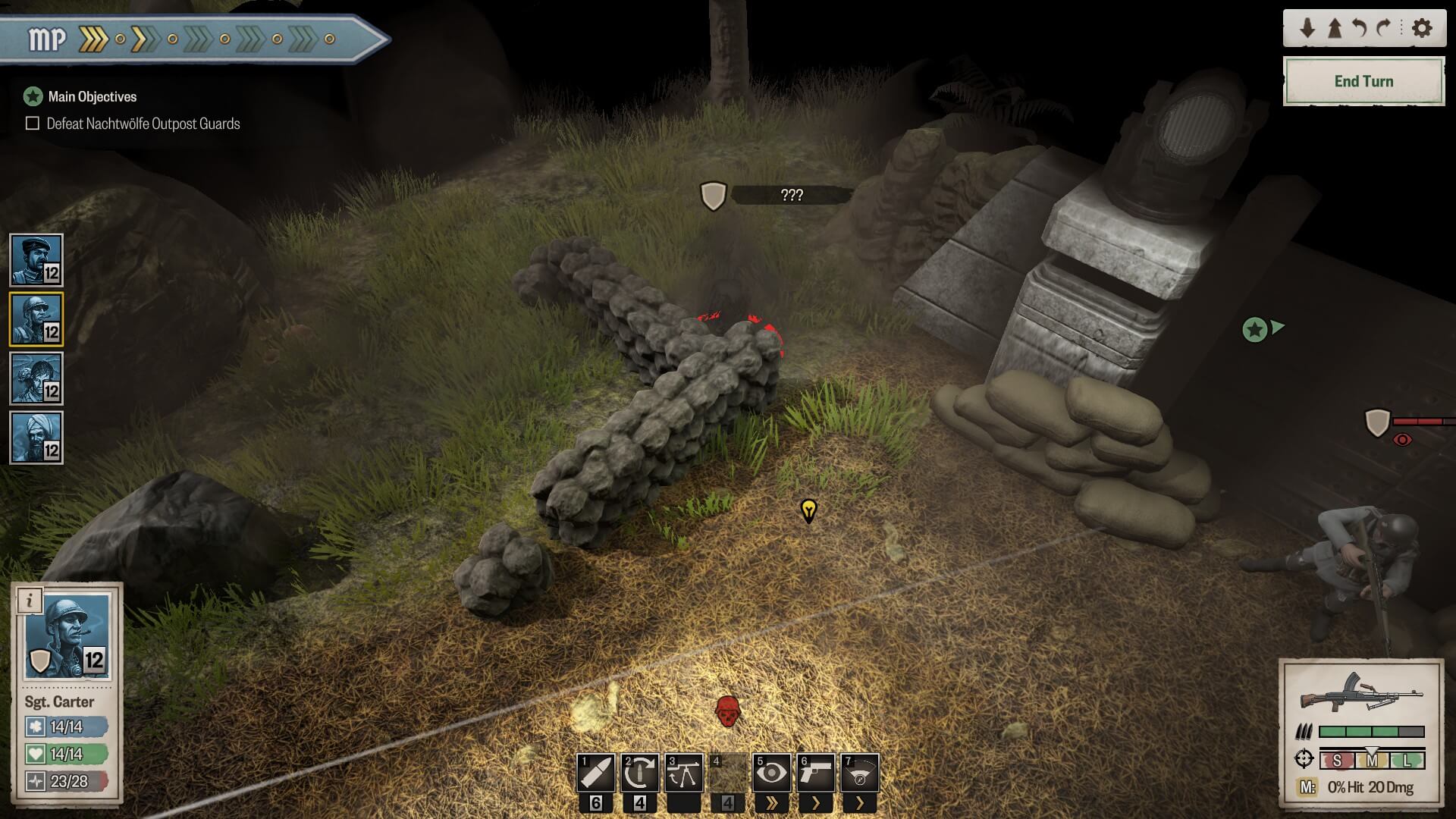The image size is (1456, 819).
Task: Open Sgt. Carter's info with the i button
Action: click(x=30, y=601)
